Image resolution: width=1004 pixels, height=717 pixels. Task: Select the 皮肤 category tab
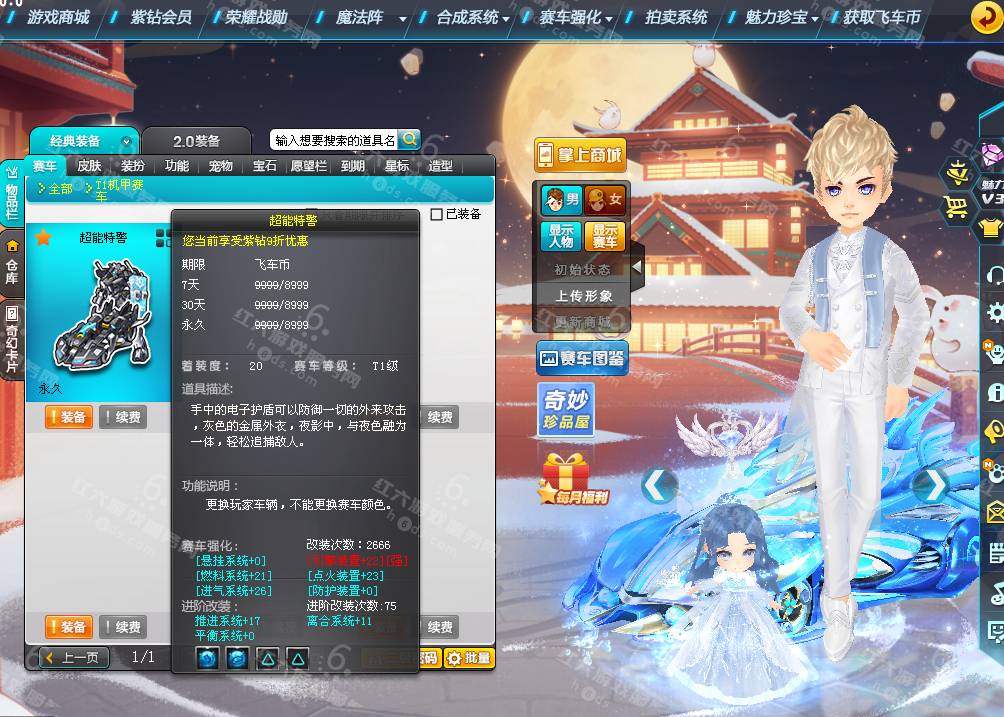tap(89, 166)
